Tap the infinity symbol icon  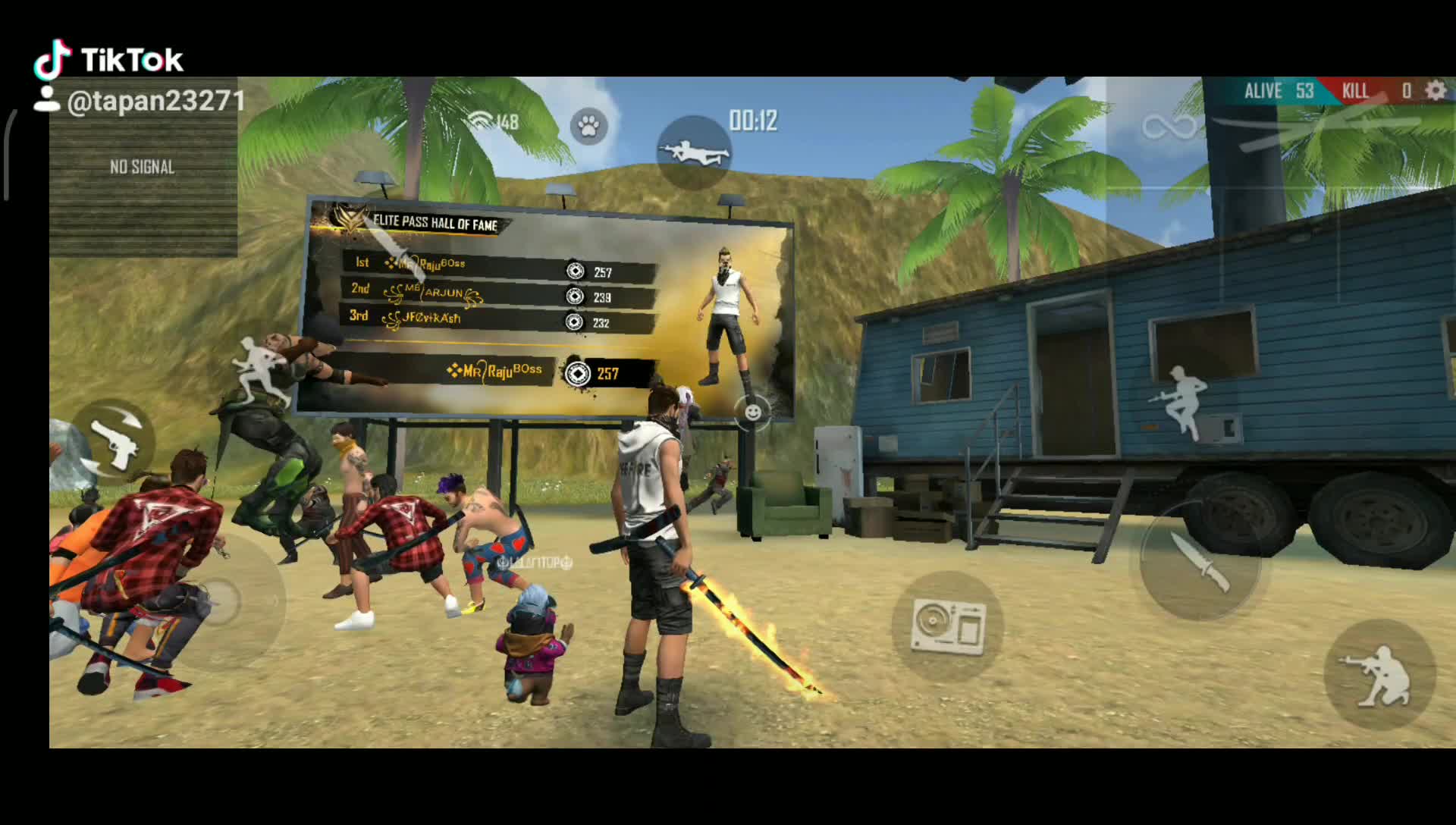tap(1169, 127)
